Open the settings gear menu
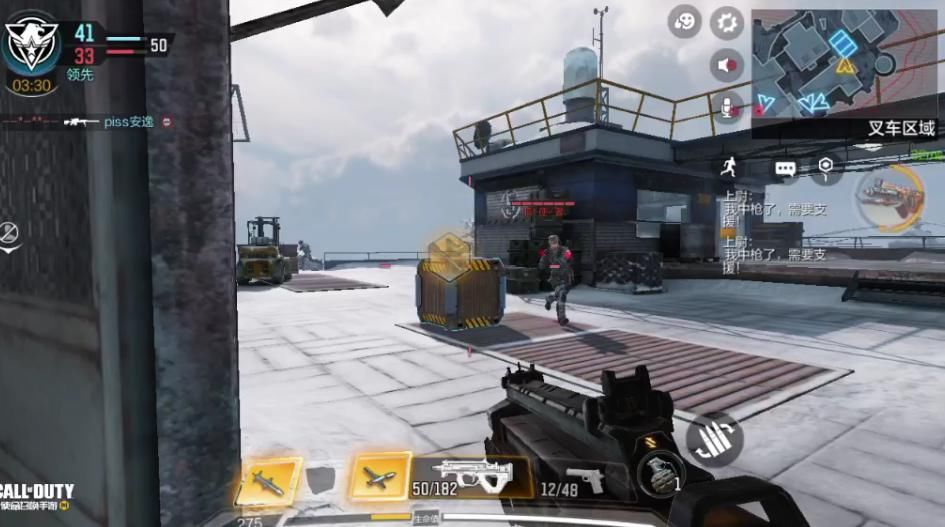The image size is (945, 527). pos(727,22)
